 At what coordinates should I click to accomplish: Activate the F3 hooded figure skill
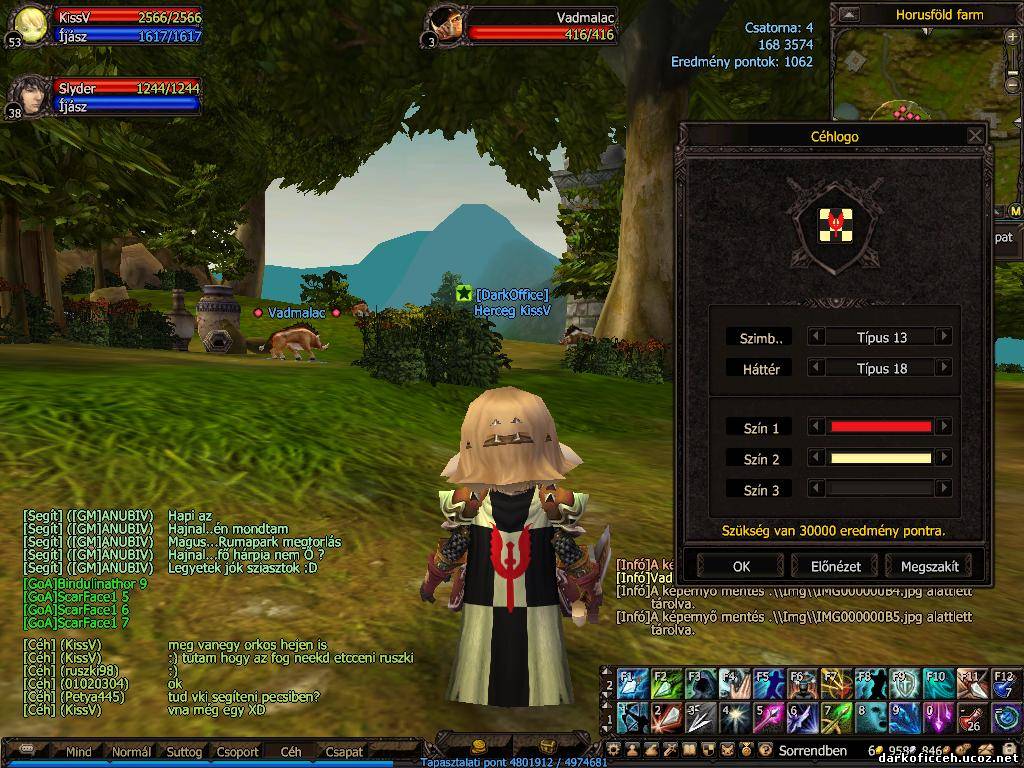click(x=700, y=684)
